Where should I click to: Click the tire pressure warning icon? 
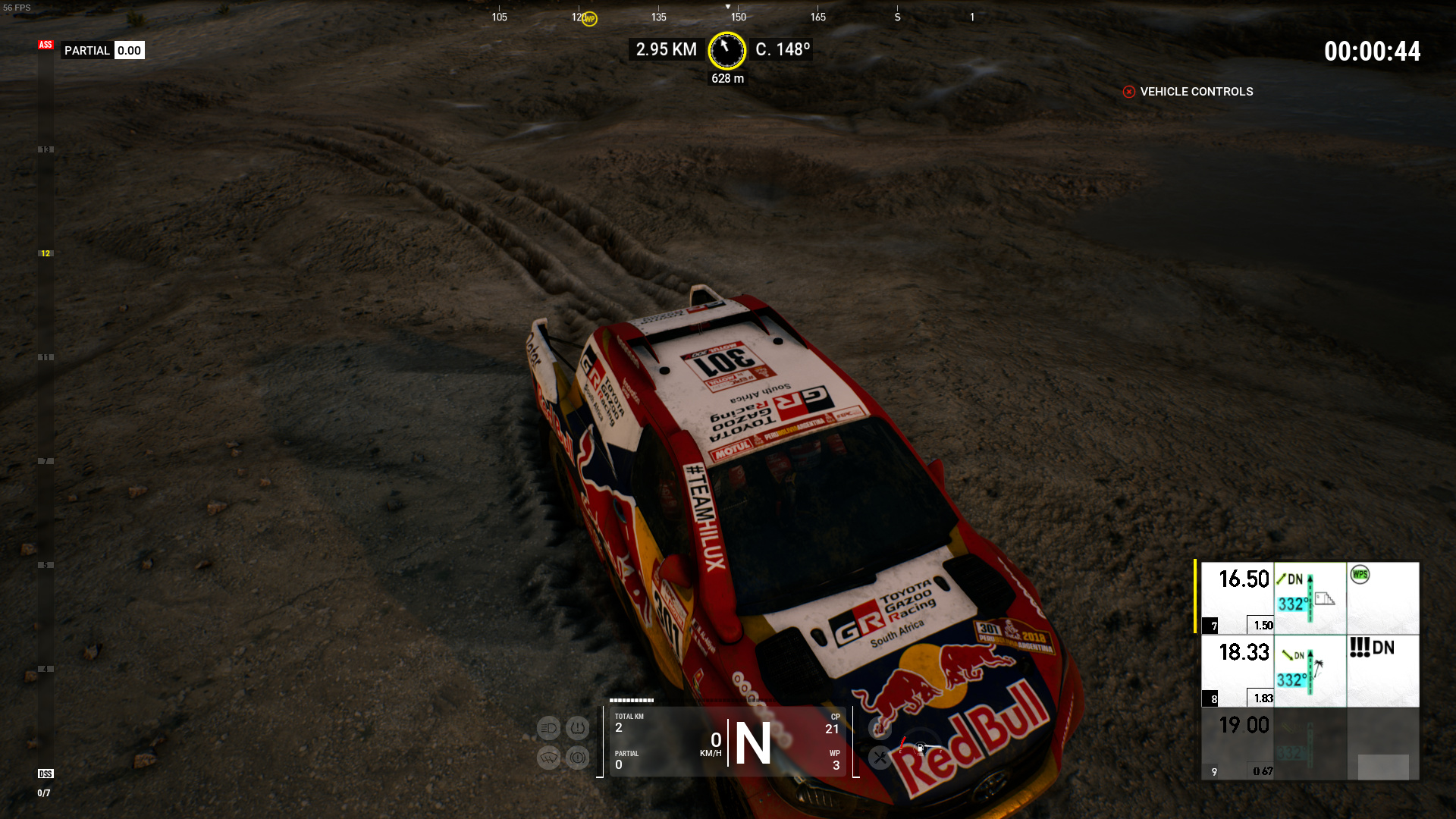point(577,729)
